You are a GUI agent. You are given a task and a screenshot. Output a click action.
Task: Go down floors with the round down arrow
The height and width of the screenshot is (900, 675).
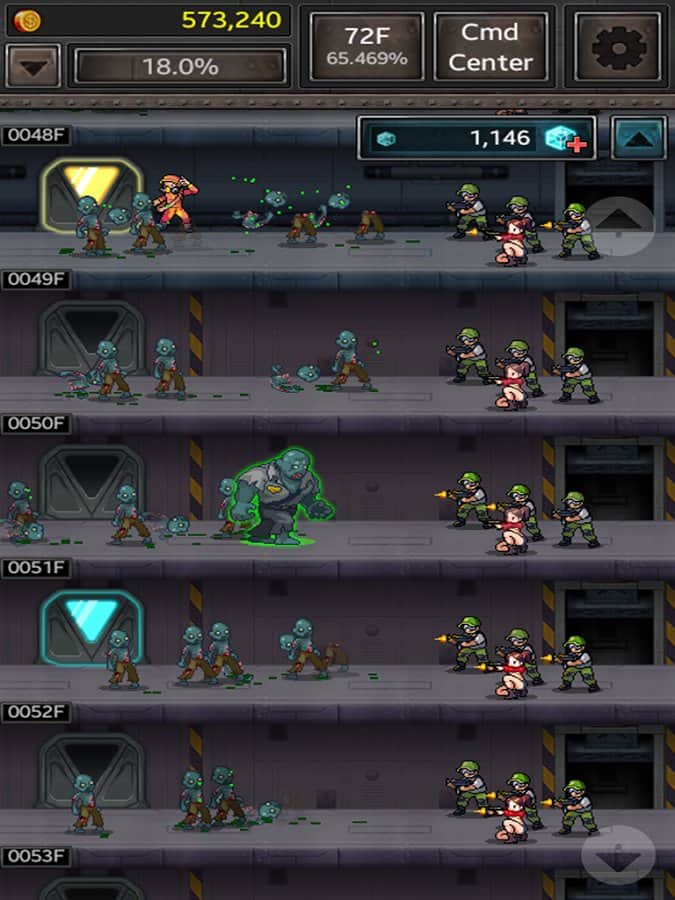click(x=617, y=855)
